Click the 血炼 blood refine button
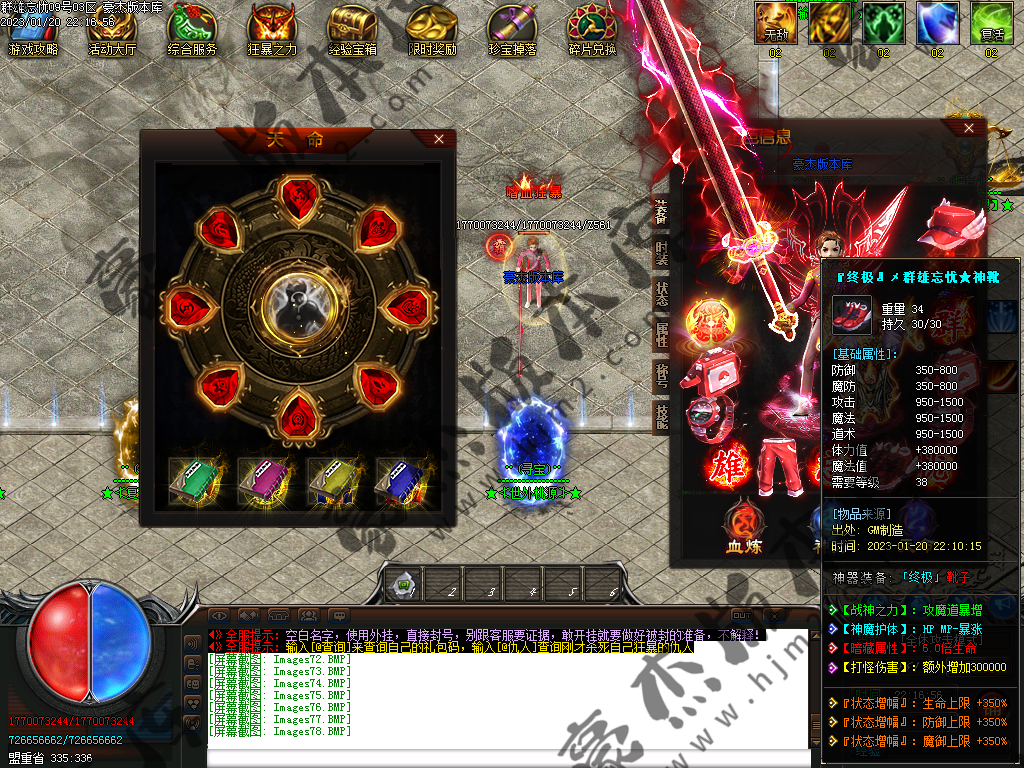This screenshot has height=768, width=1024. [745, 525]
